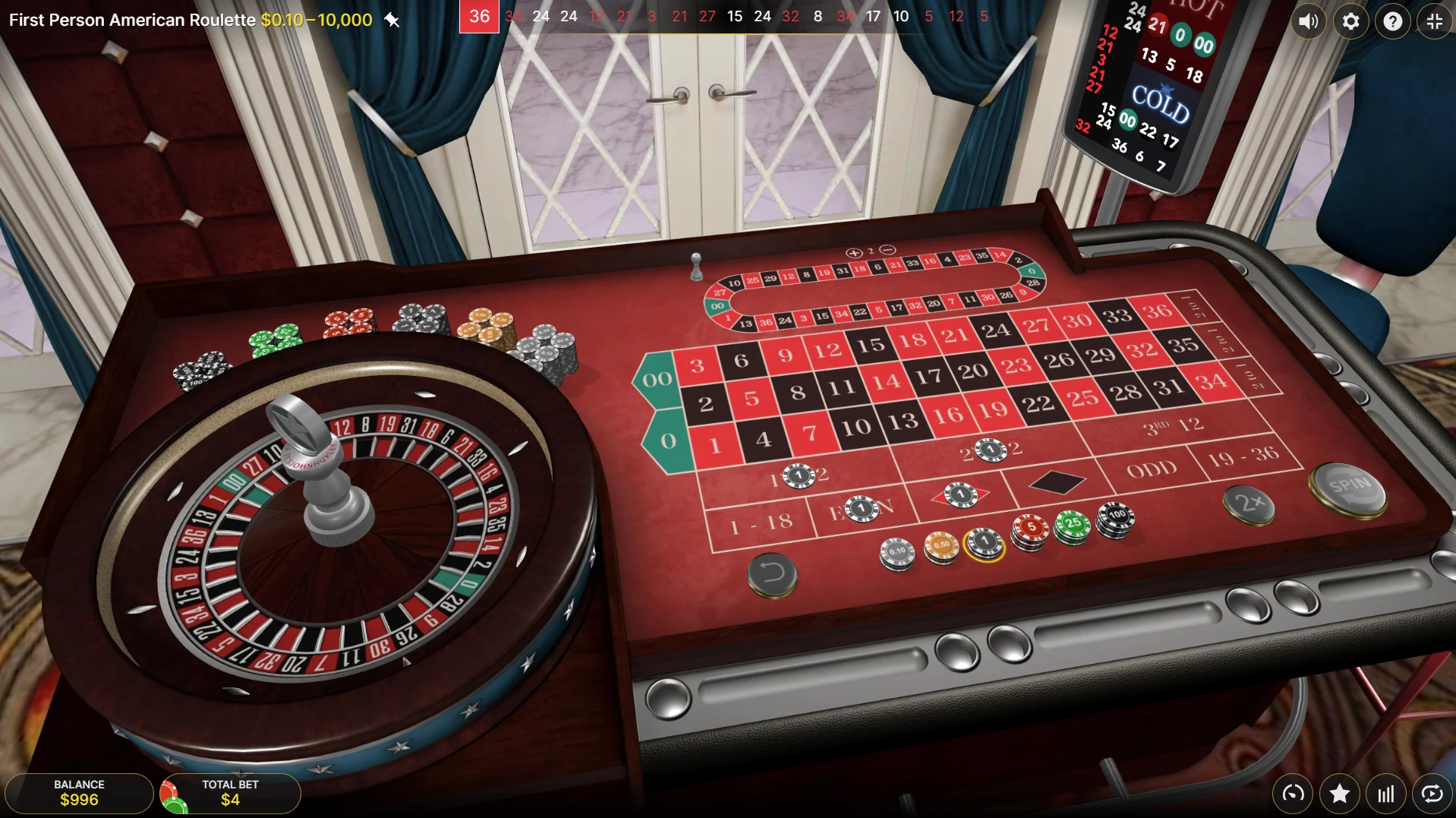The image size is (1456, 818).
Task: Open the favorite bets star menu
Action: 1339,794
